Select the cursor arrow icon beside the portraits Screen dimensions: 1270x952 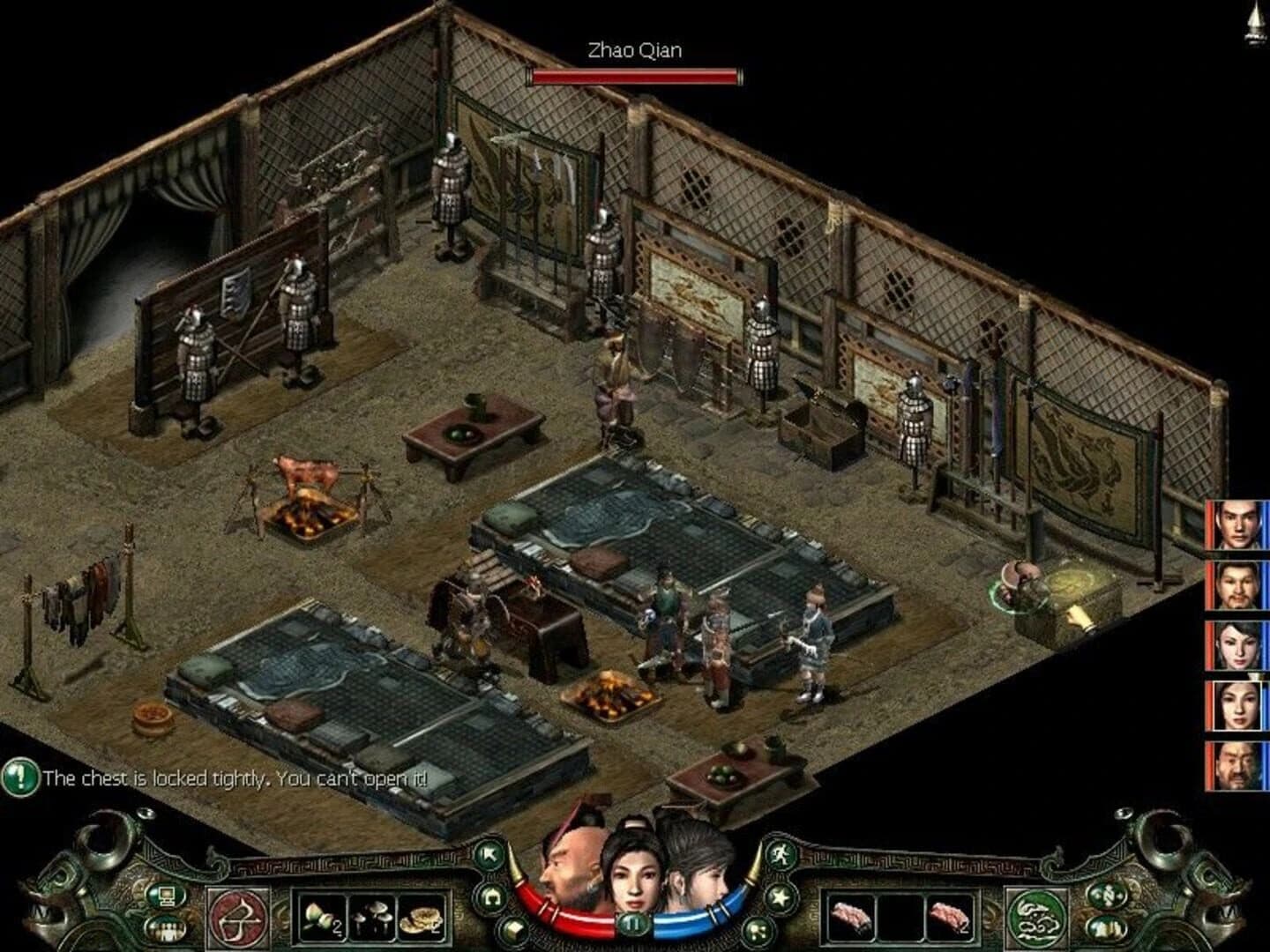pyautogui.click(x=489, y=854)
